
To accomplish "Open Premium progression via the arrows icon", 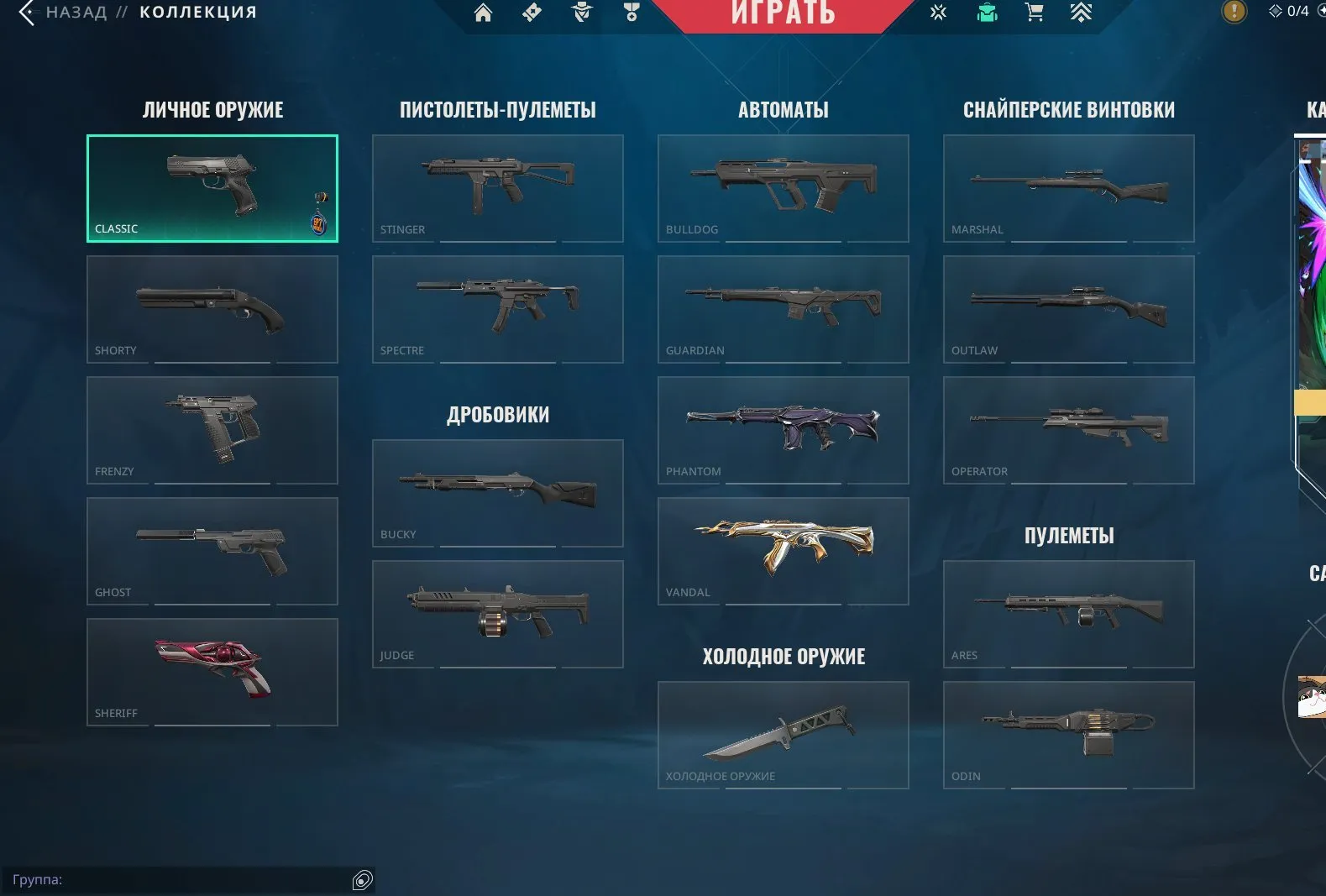I will pyautogui.click(x=1082, y=13).
